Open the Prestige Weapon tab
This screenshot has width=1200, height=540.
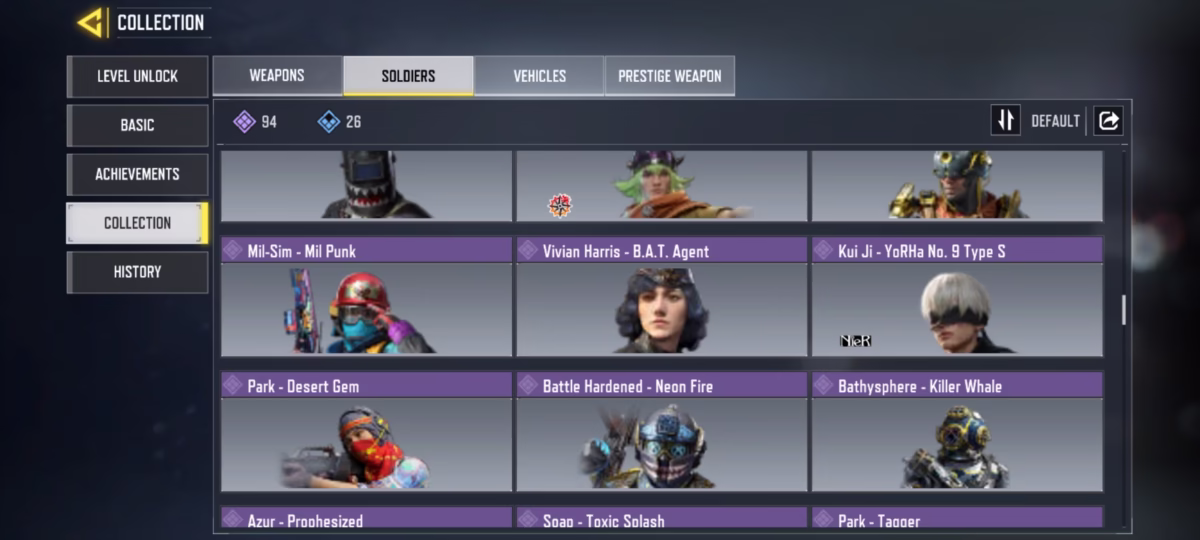point(670,76)
